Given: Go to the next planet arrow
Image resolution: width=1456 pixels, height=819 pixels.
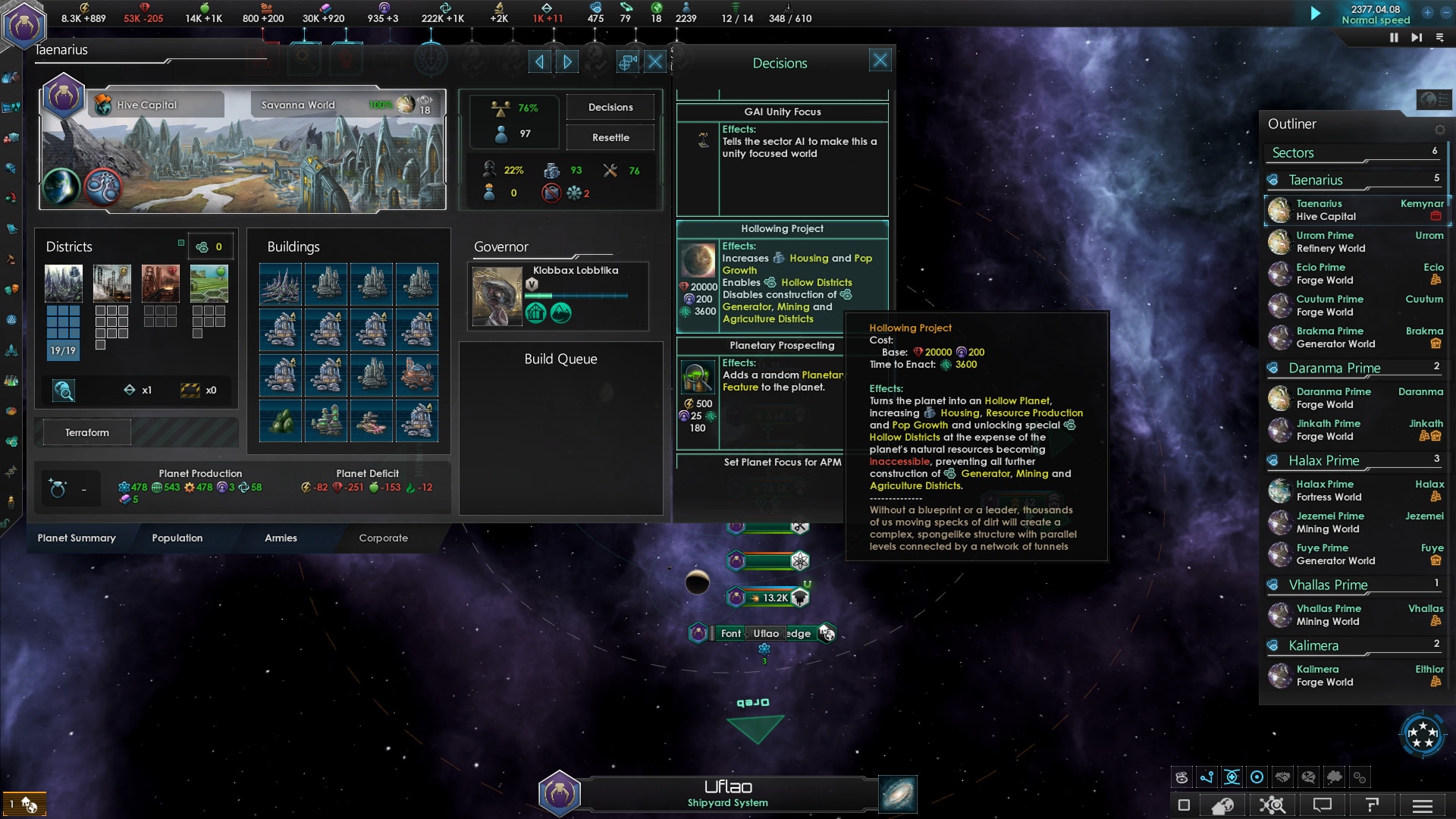Looking at the screenshot, I should (566, 62).
